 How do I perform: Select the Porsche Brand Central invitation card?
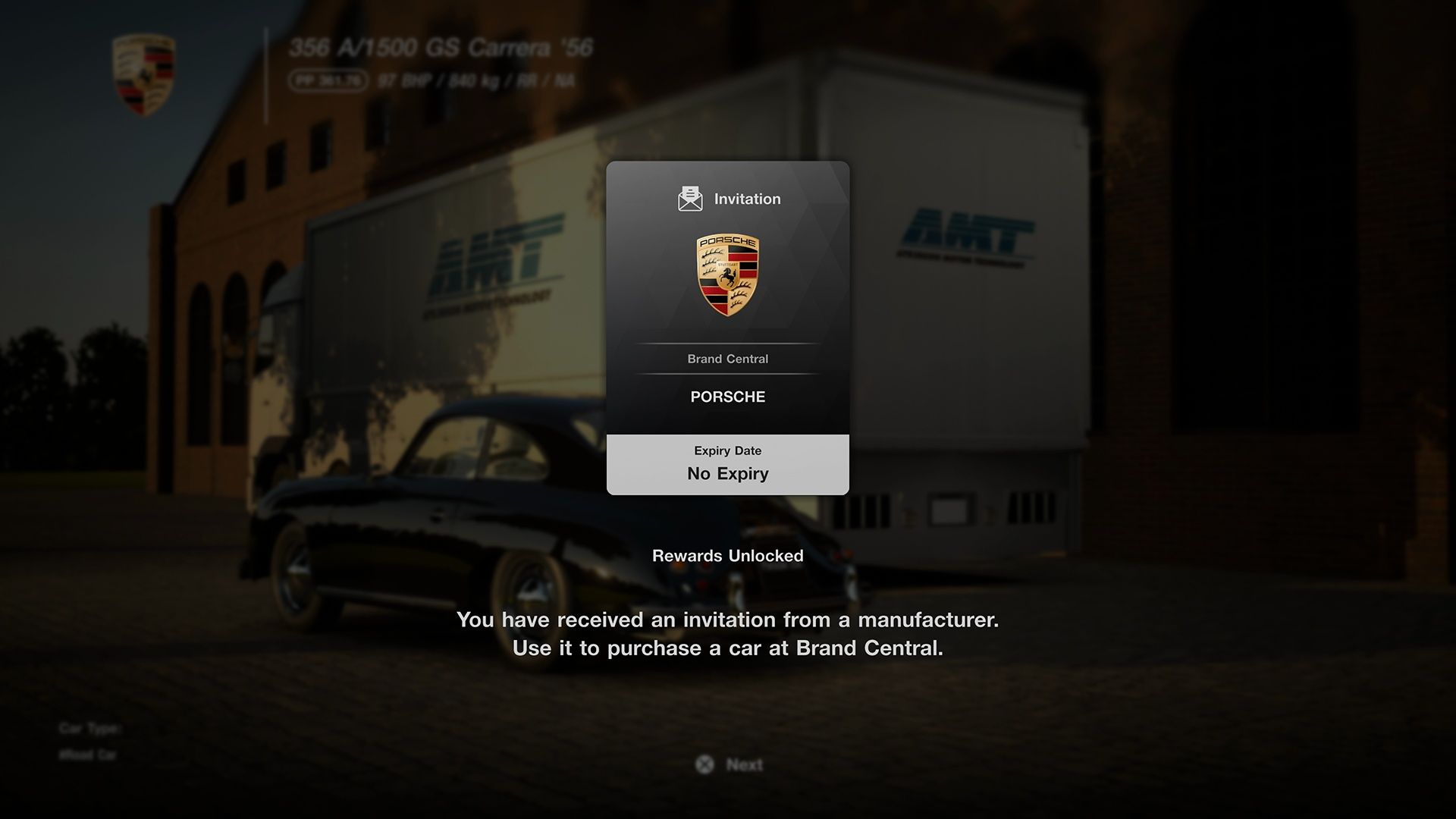tap(727, 328)
